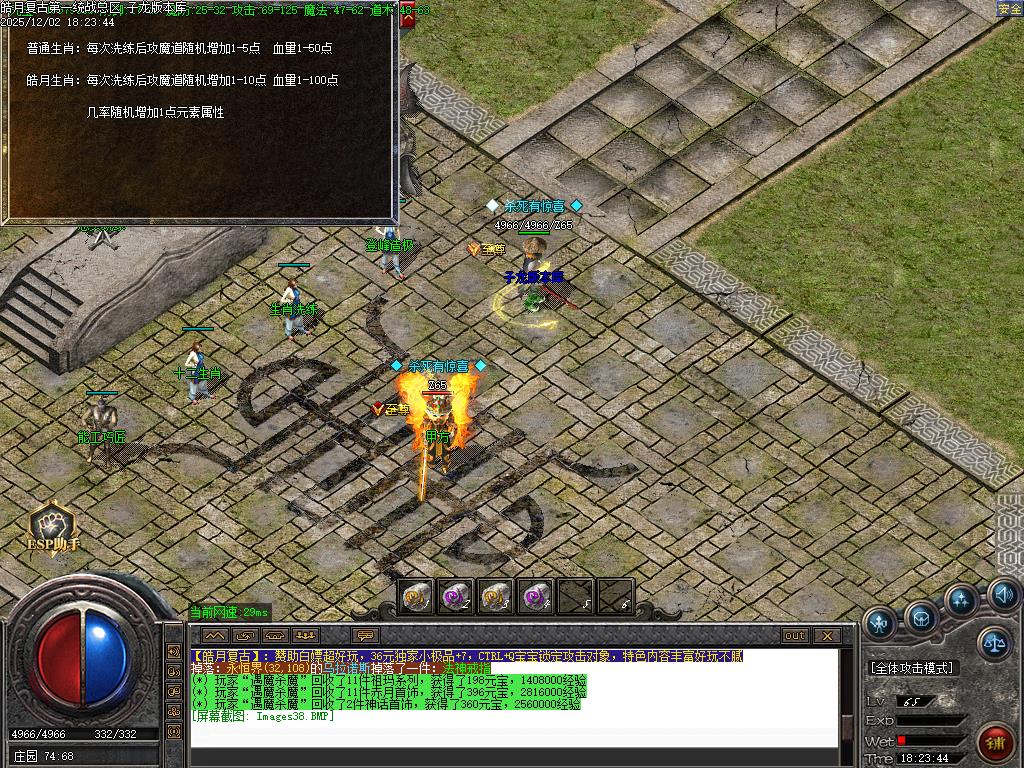The image size is (1024, 768).
Task: Click the mountain-shaped button on chat toolbar
Action: pos(215,636)
